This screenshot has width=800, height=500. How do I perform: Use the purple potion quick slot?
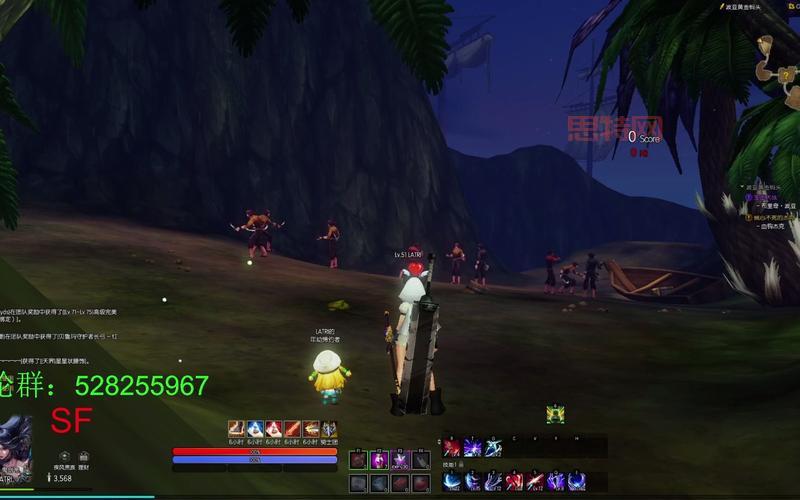(x=380, y=461)
